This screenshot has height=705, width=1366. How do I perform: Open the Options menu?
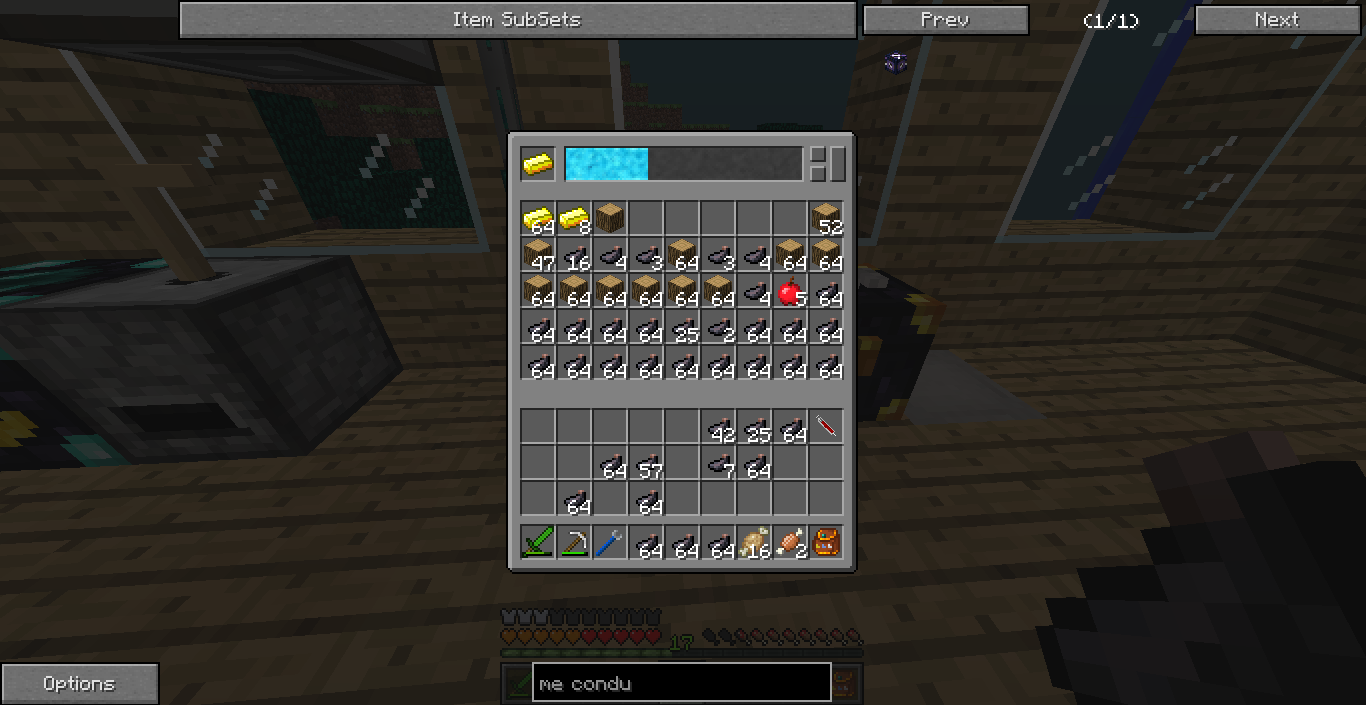pos(79,684)
